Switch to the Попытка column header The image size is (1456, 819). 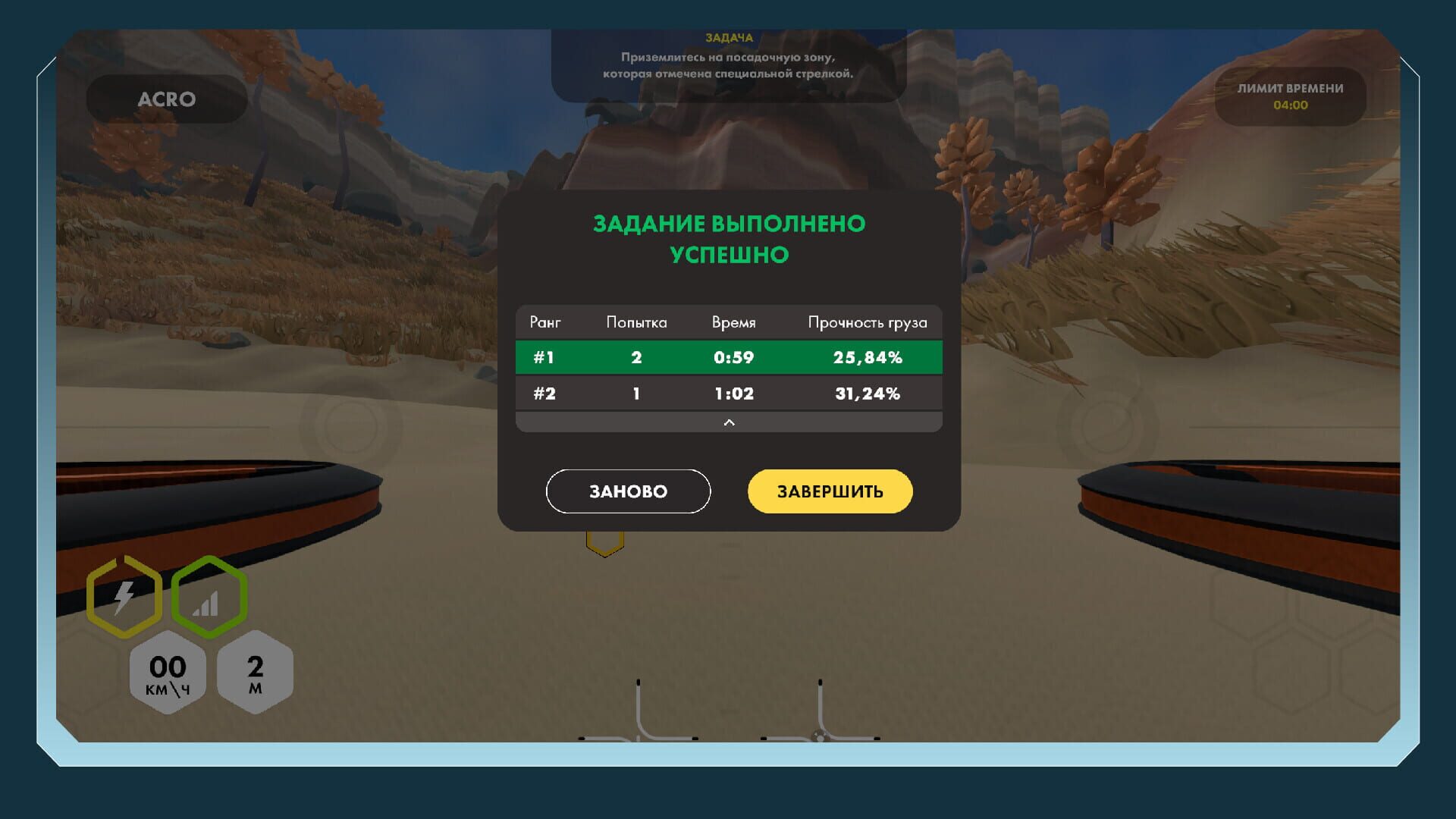point(636,322)
